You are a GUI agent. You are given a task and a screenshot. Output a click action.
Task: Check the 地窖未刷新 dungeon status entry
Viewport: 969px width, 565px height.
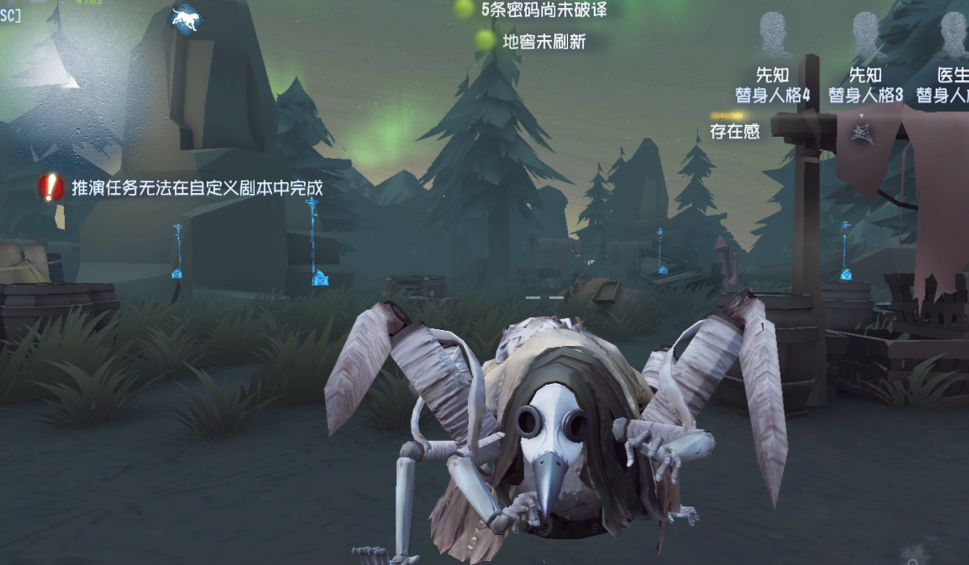(x=532, y=41)
